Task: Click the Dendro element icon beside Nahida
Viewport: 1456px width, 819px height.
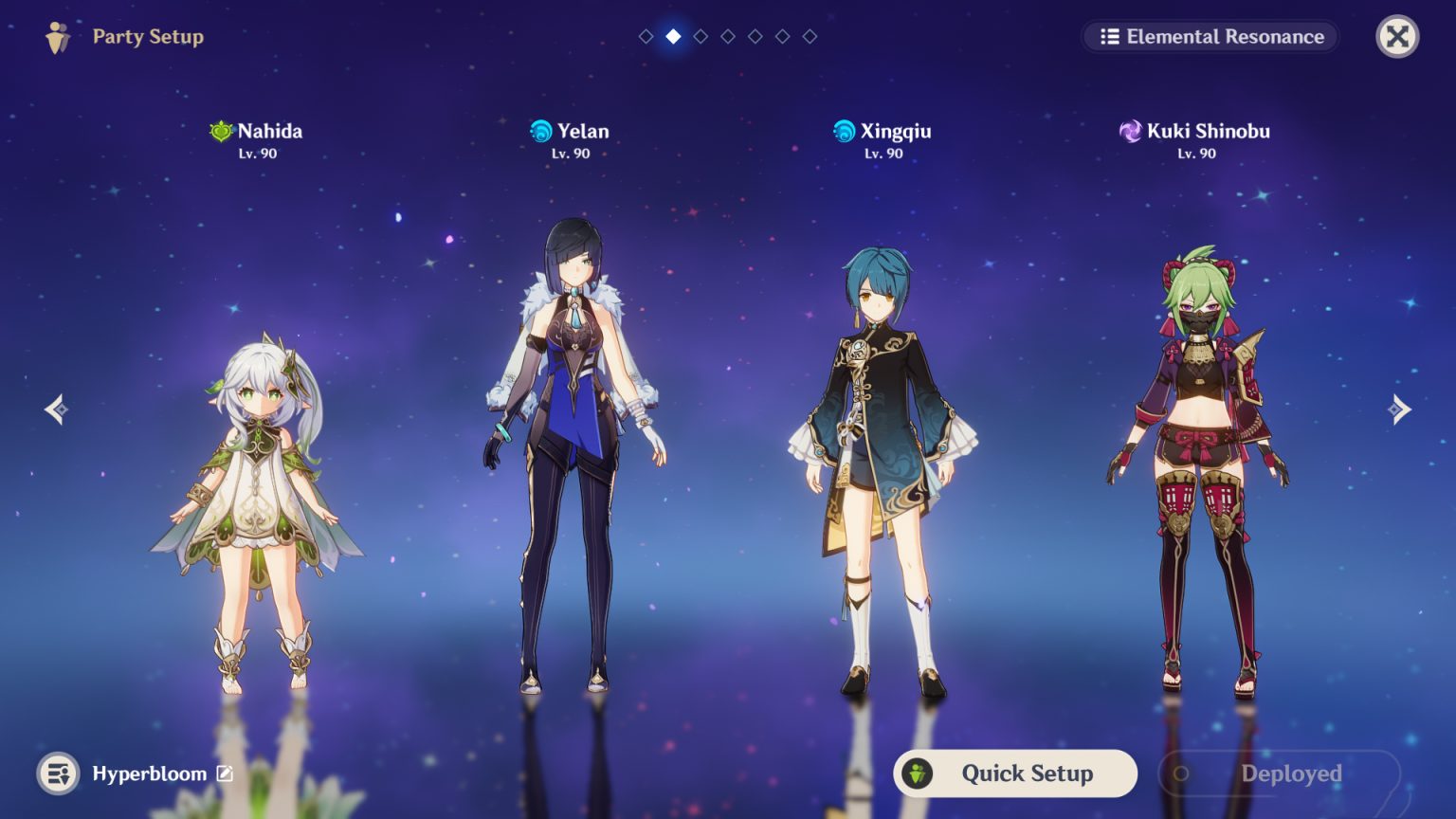Action: pyautogui.click(x=219, y=132)
